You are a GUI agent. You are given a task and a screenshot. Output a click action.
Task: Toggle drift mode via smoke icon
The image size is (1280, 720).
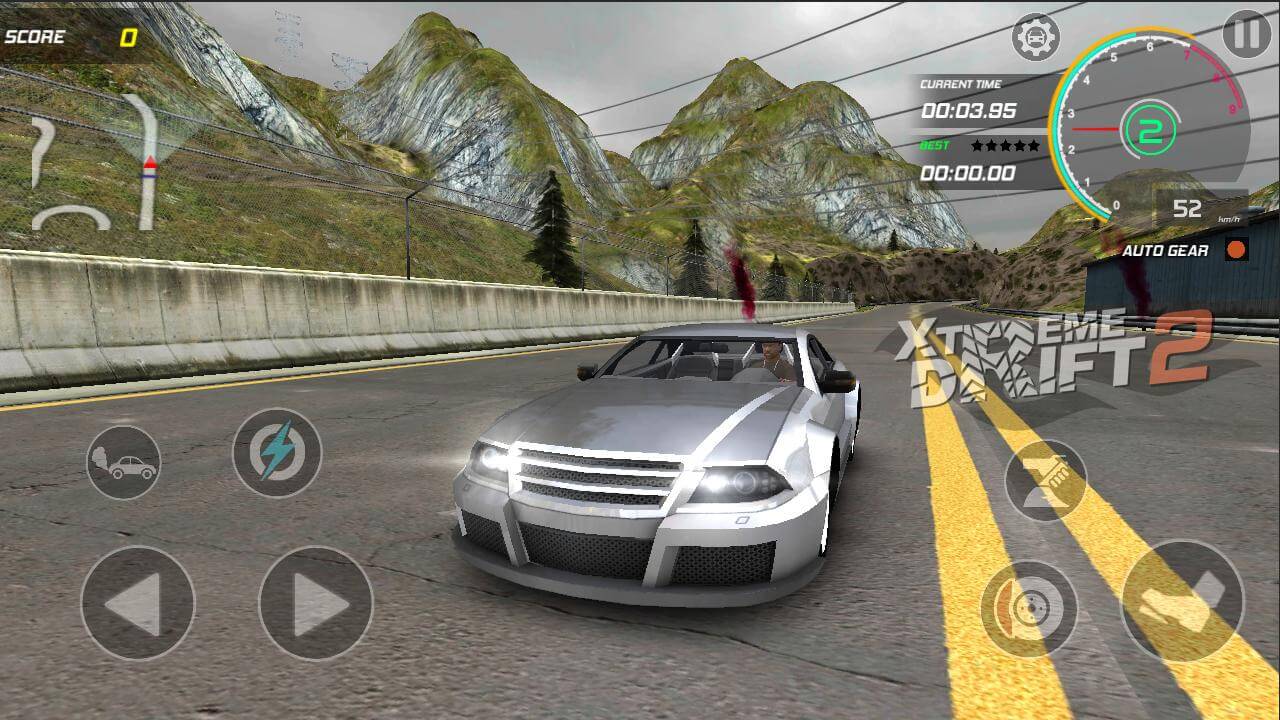[x=125, y=462]
